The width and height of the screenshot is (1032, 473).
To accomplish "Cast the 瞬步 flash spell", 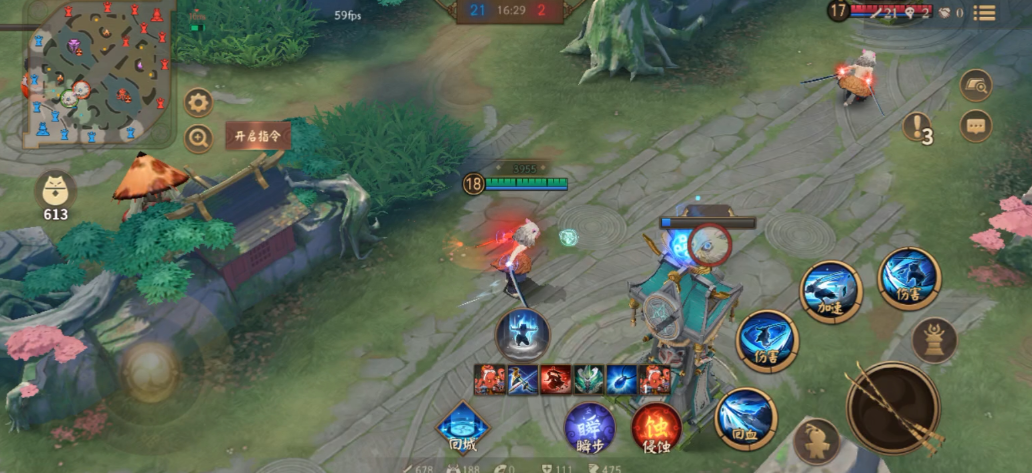I will pyautogui.click(x=589, y=428).
